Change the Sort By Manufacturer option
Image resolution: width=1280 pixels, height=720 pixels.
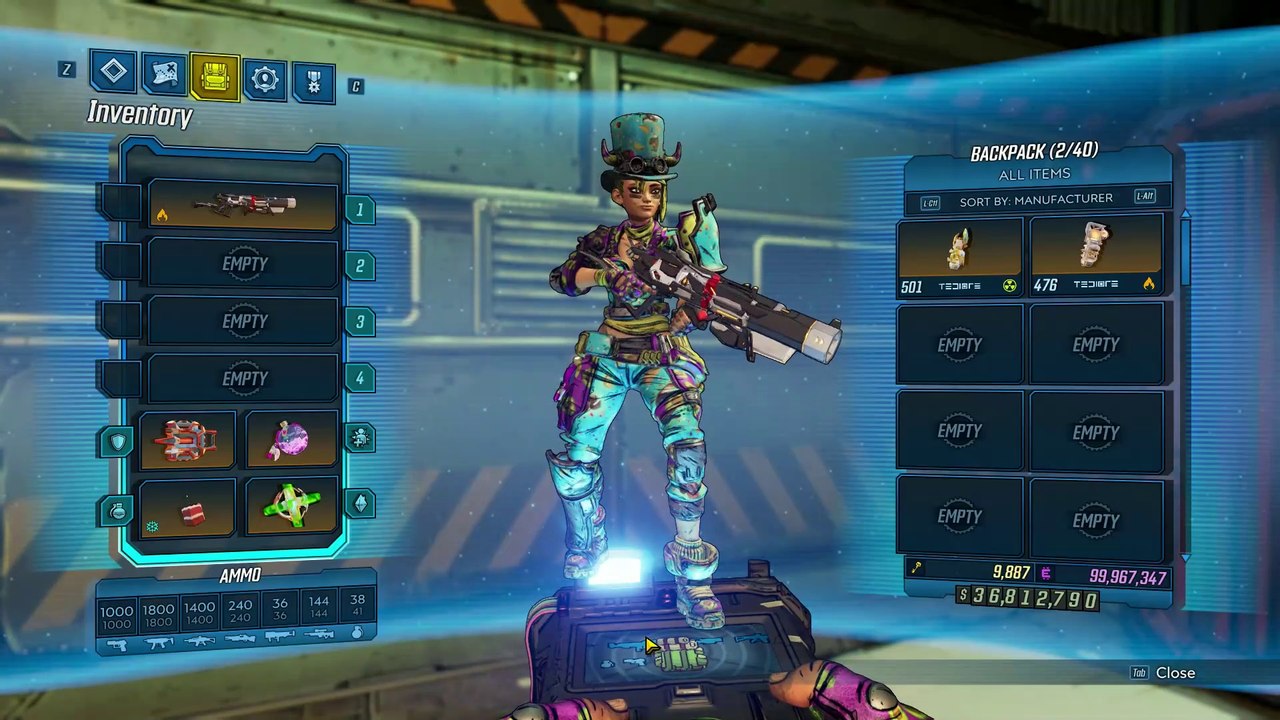pos(1035,200)
